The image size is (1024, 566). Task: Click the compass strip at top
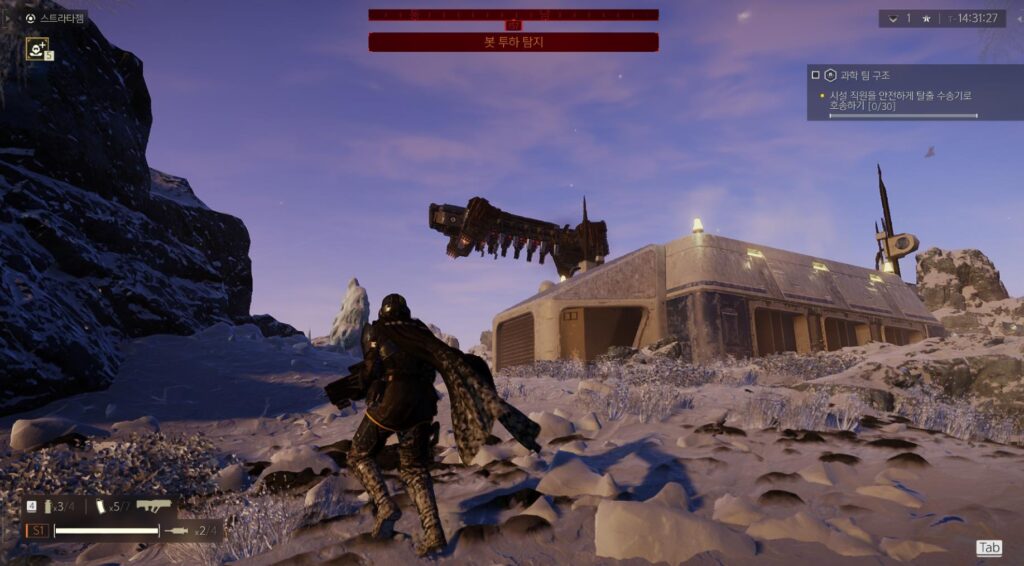click(513, 15)
